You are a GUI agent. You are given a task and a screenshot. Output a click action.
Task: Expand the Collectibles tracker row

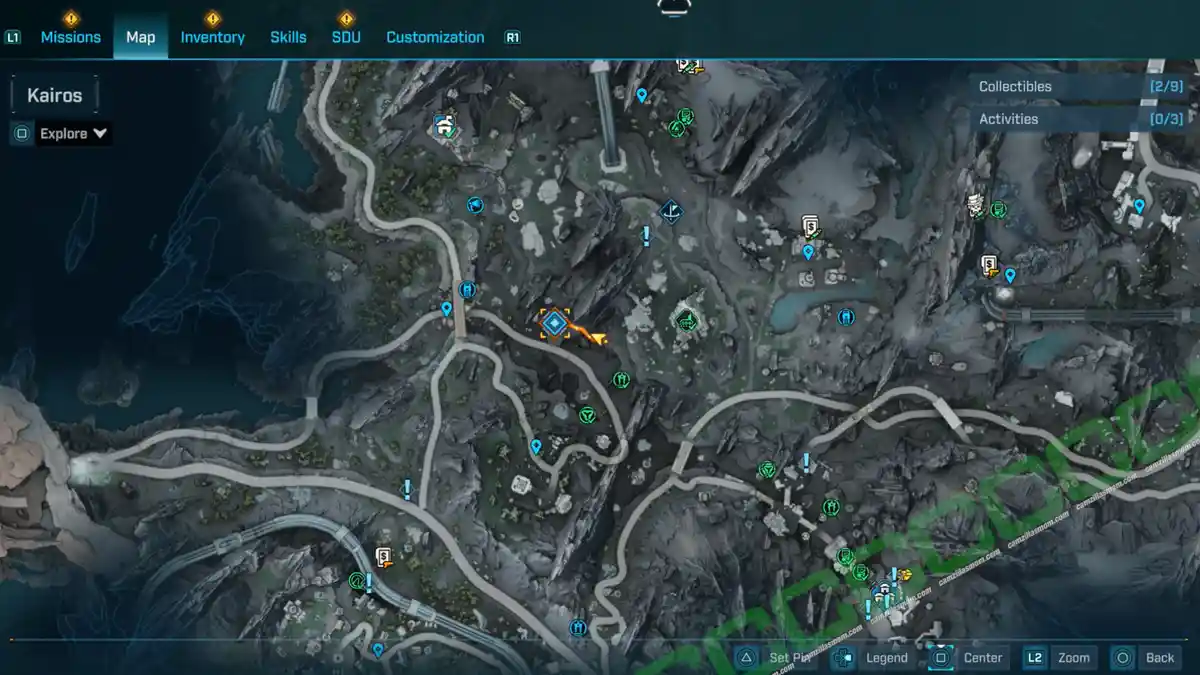(x=1080, y=87)
